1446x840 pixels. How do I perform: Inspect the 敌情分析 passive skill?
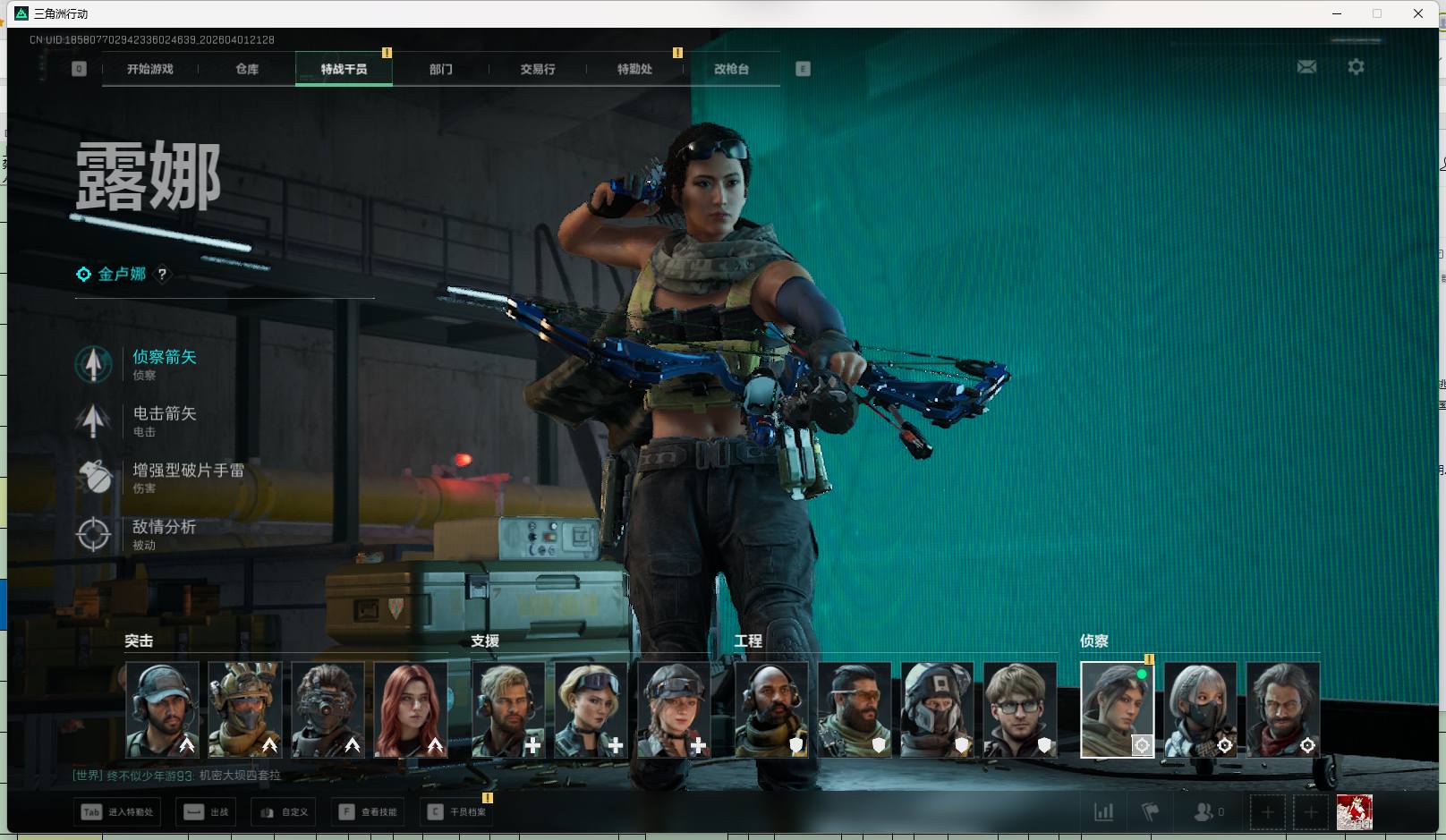pyautogui.click(x=164, y=528)
